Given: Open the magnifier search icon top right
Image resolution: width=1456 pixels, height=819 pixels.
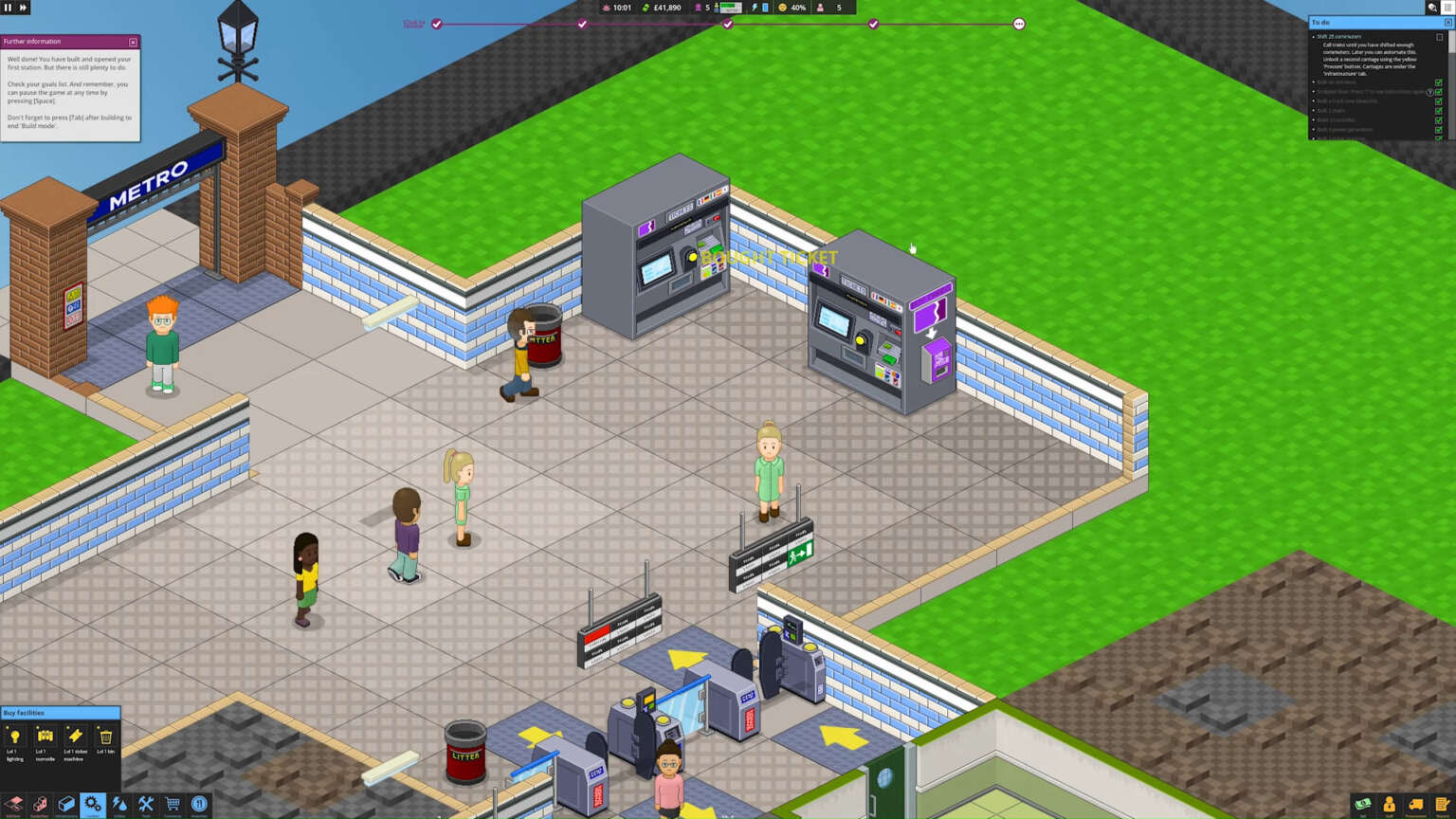Looking at the screenshot, I should coord(1432,7).
